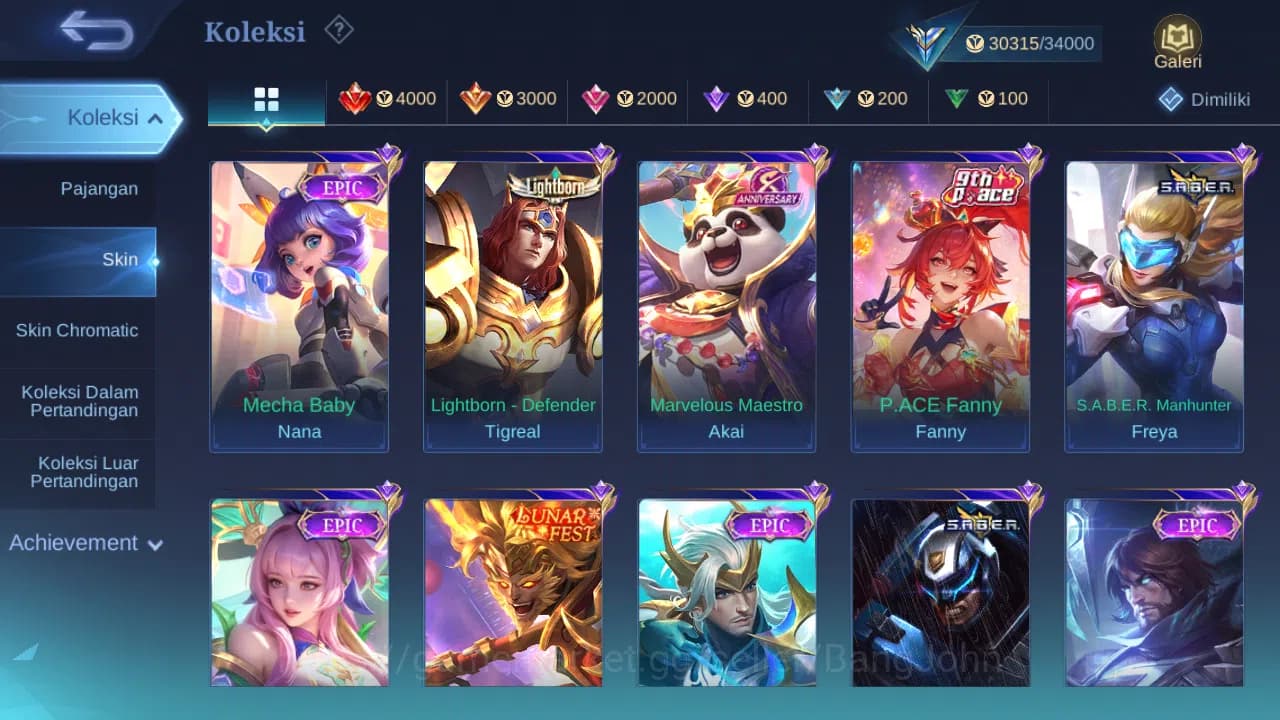The height and width of the screenshot is (720, 1280).
Task: Filter skins by the green 100-point badge
Action: coord(988,99)
